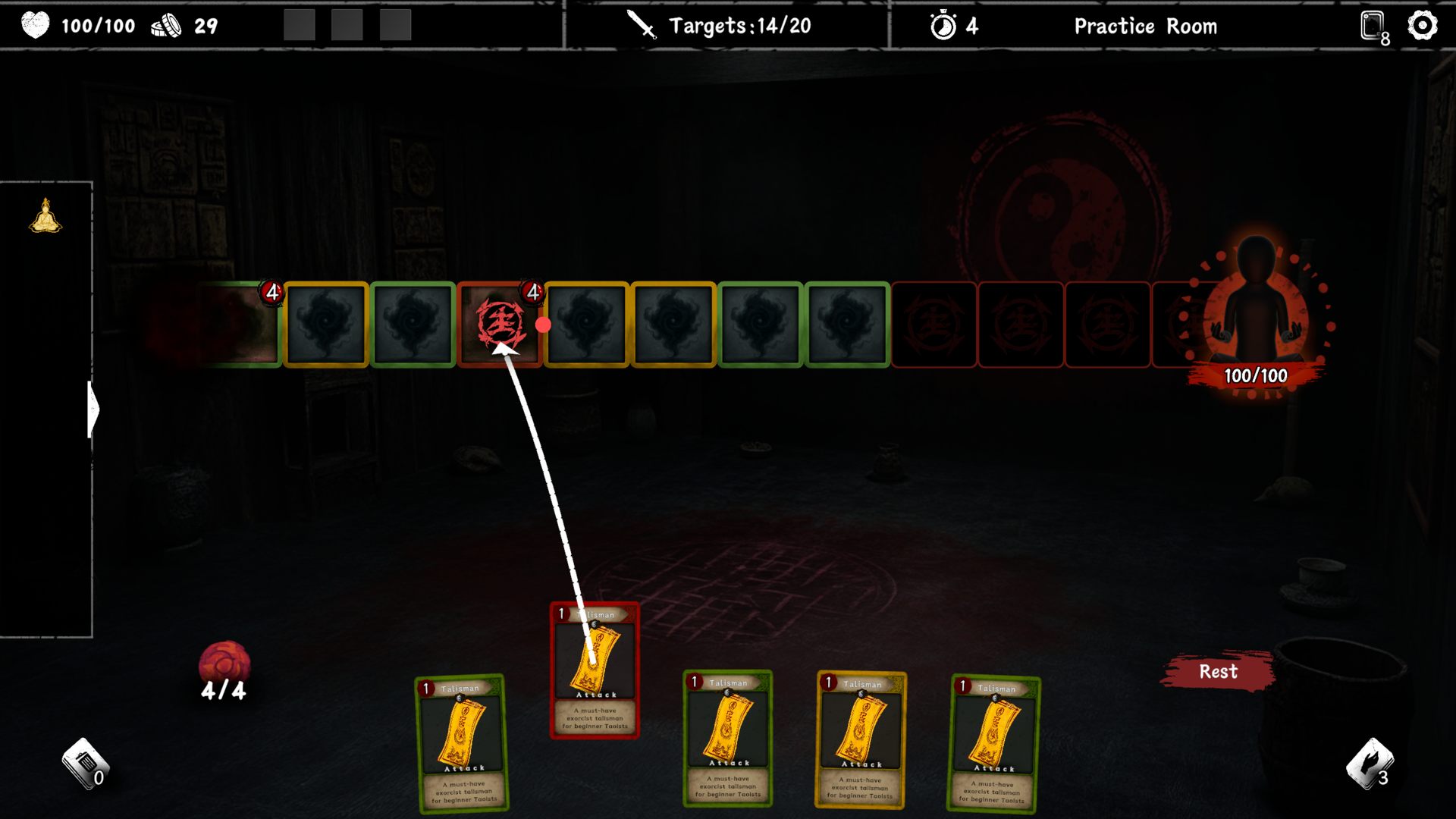Expand the left side panel arrow

click(x=94, y=409)
